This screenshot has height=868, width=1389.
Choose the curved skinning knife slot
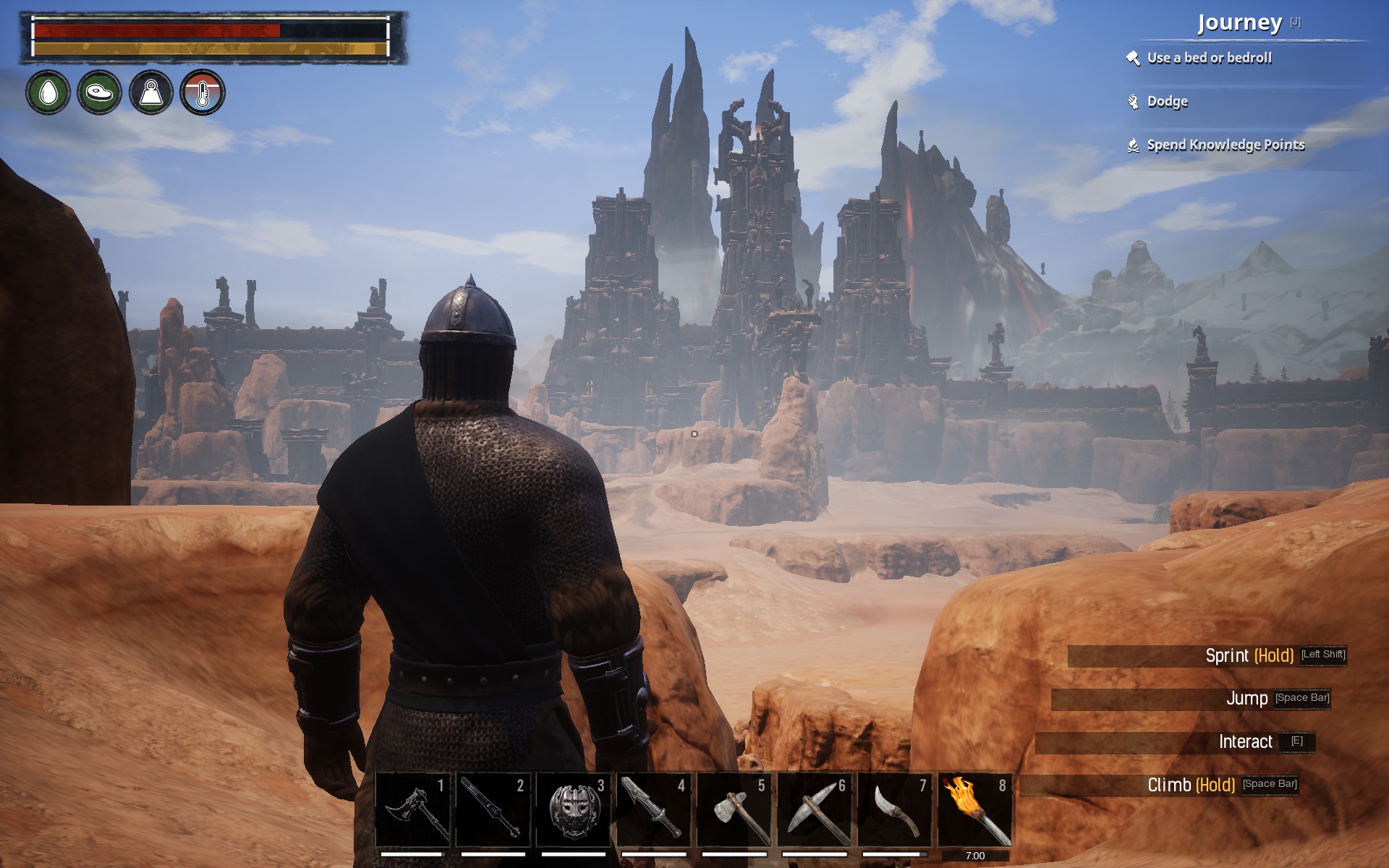pos(895,809)
